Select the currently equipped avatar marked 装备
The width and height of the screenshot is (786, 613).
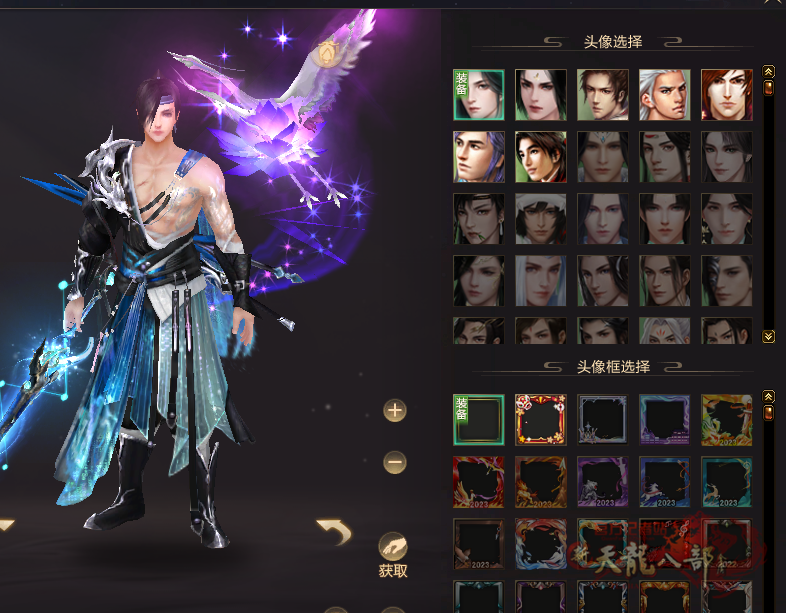(x=479, y=94)
